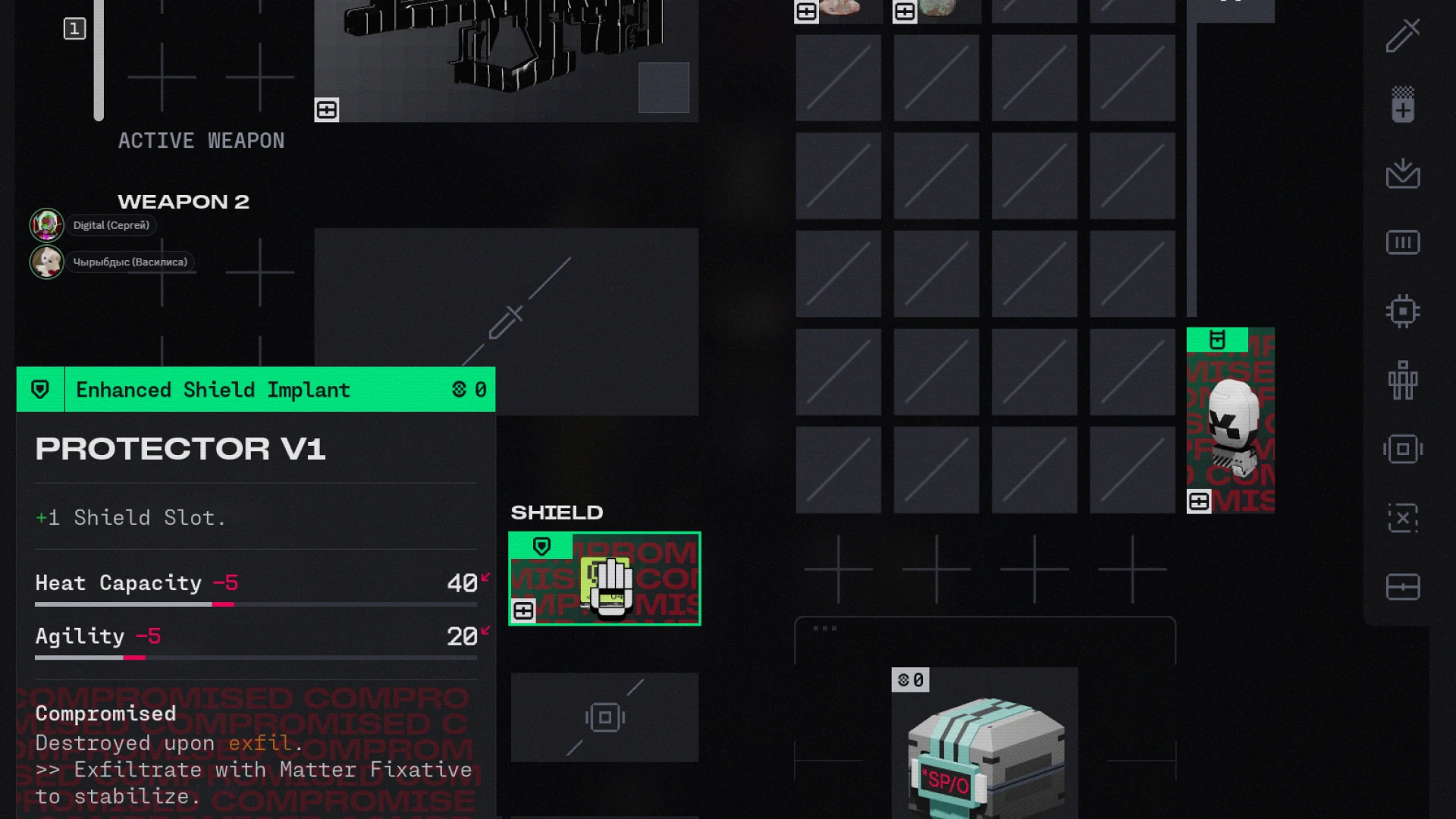
Task: Select the pencil-shaped filter icon in sidebar
Action: (1402, 36)
